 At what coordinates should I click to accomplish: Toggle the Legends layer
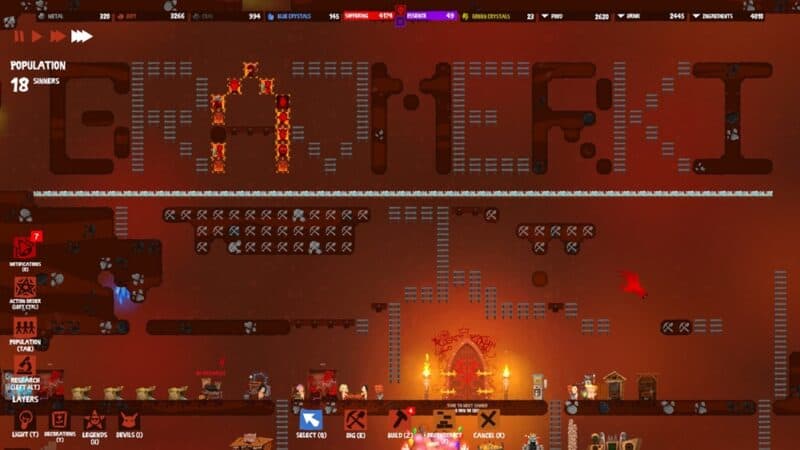(x=94, y=419)
